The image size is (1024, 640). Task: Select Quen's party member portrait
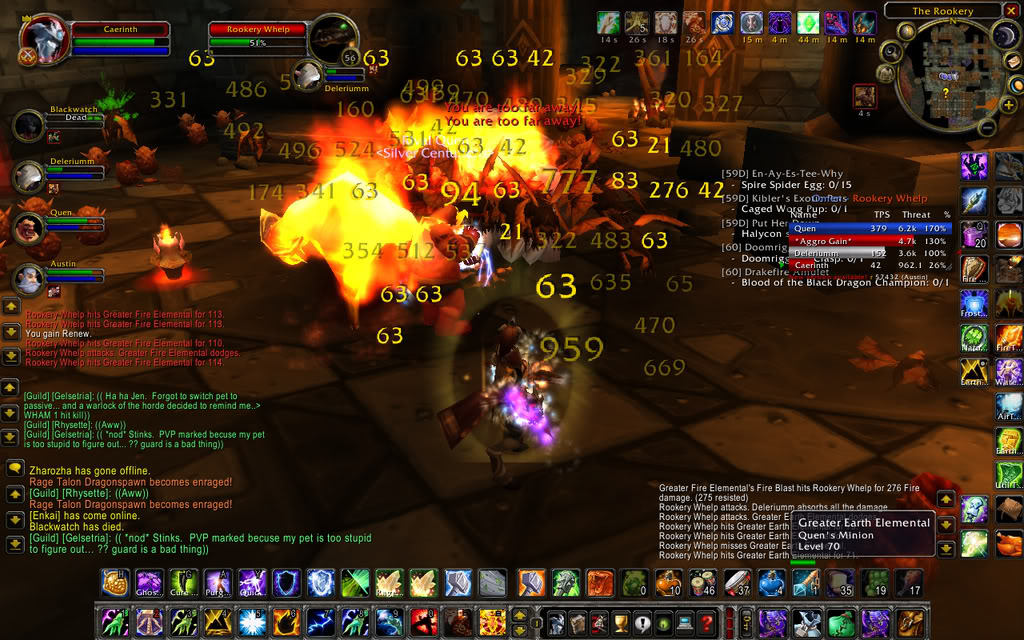point(28,228)
